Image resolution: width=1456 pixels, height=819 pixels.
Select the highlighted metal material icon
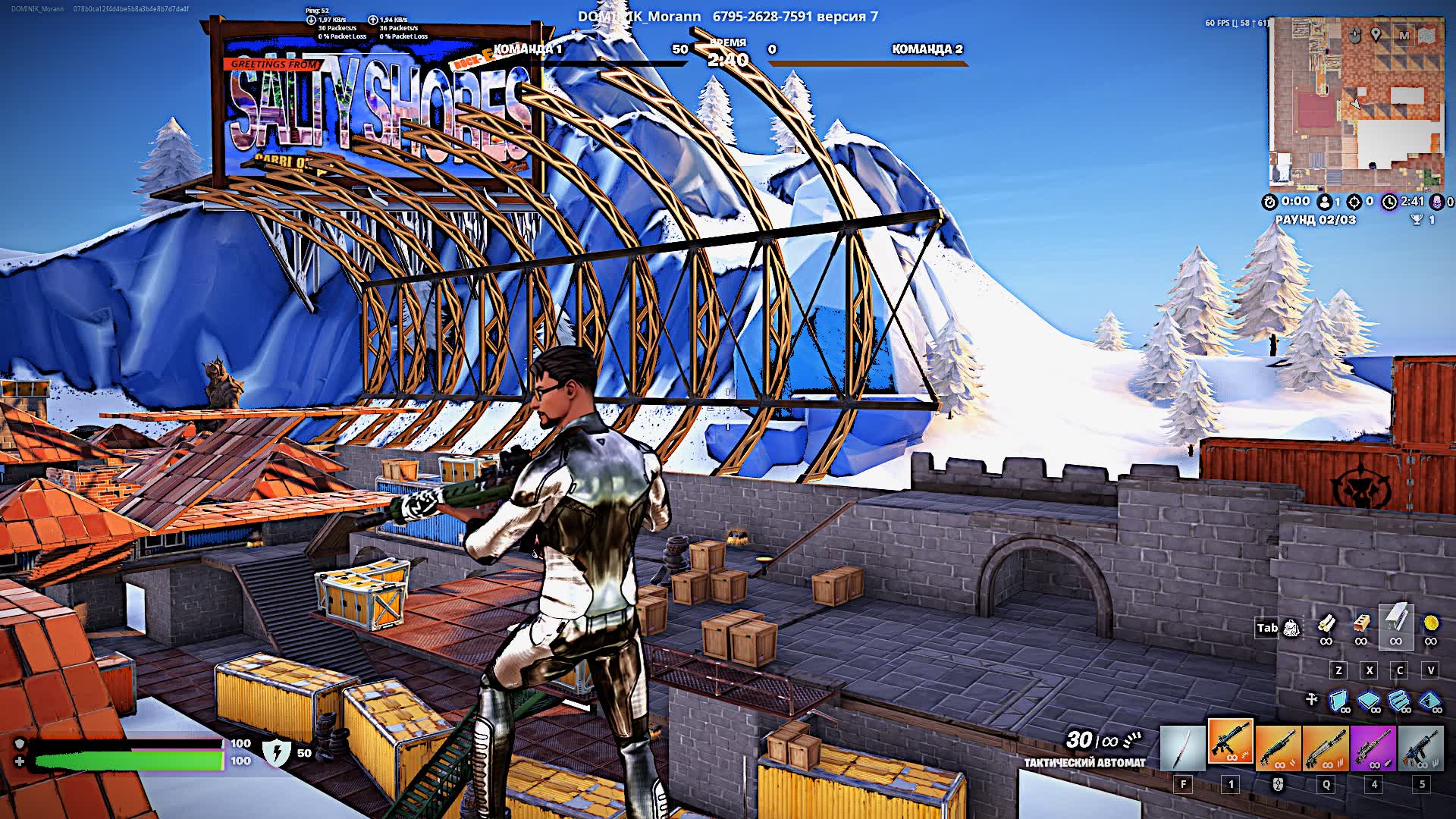click(1396, 623)
